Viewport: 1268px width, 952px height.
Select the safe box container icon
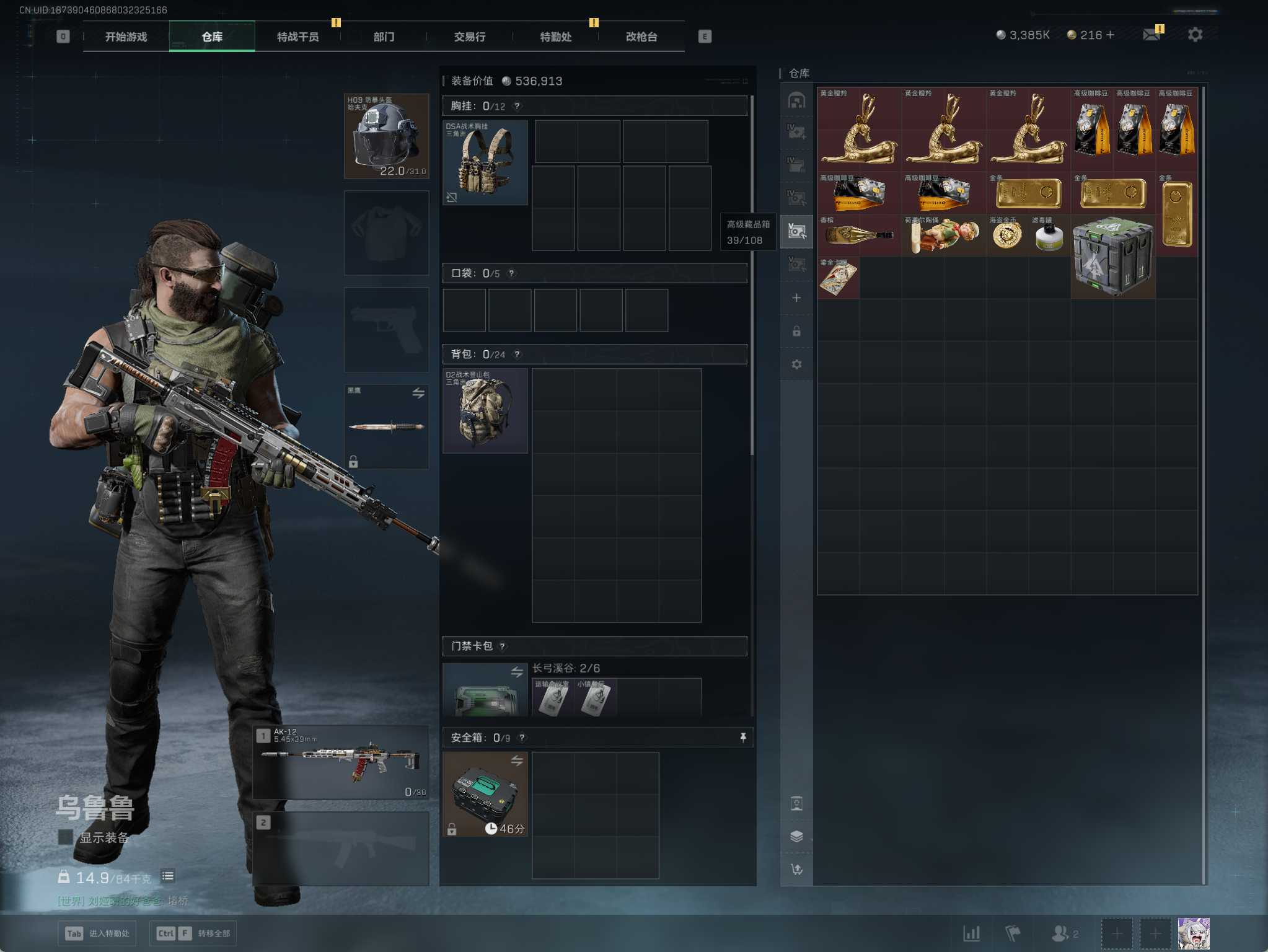coord(485,794)
